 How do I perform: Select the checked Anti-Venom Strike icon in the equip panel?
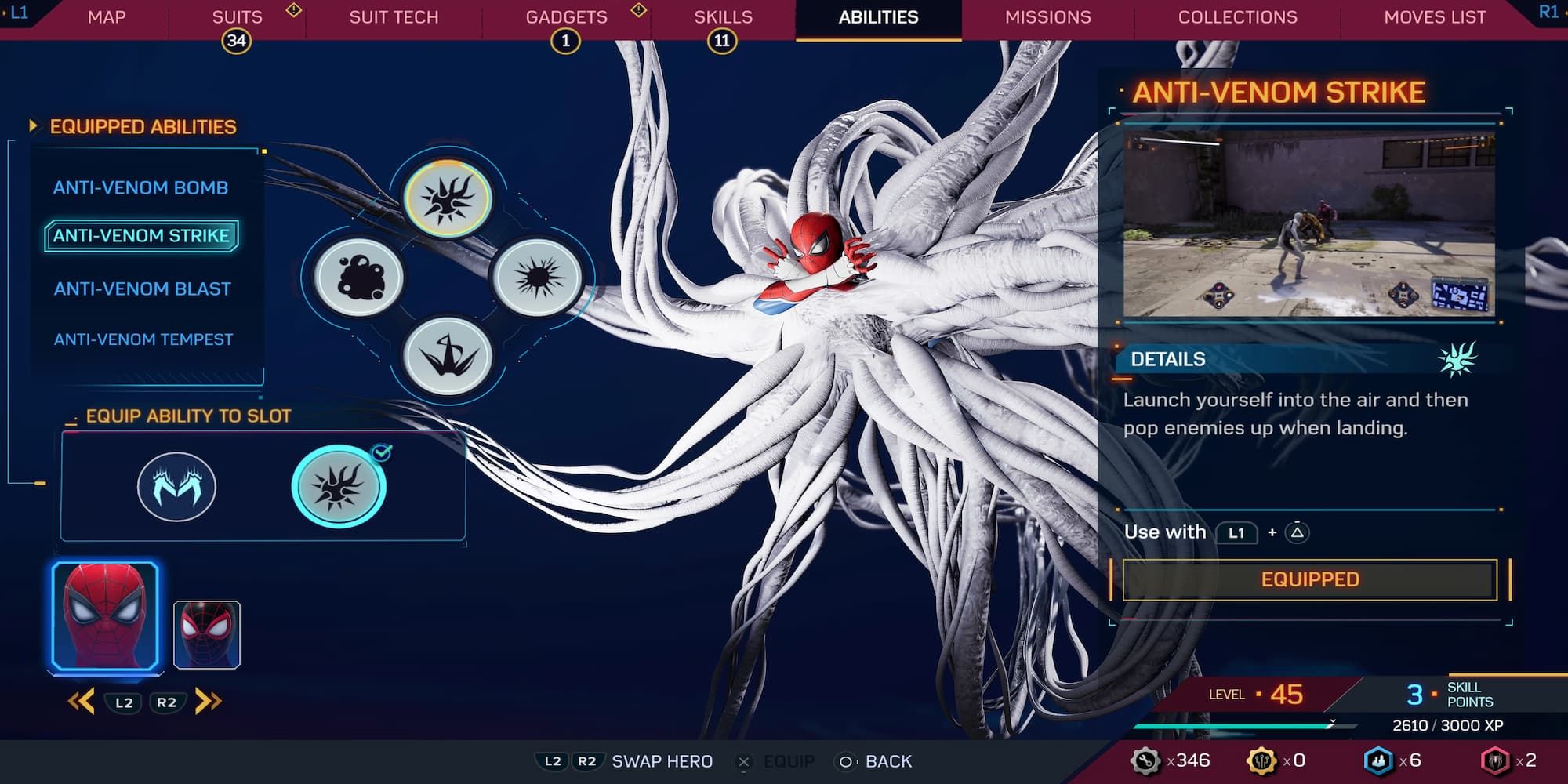point(340,485)
